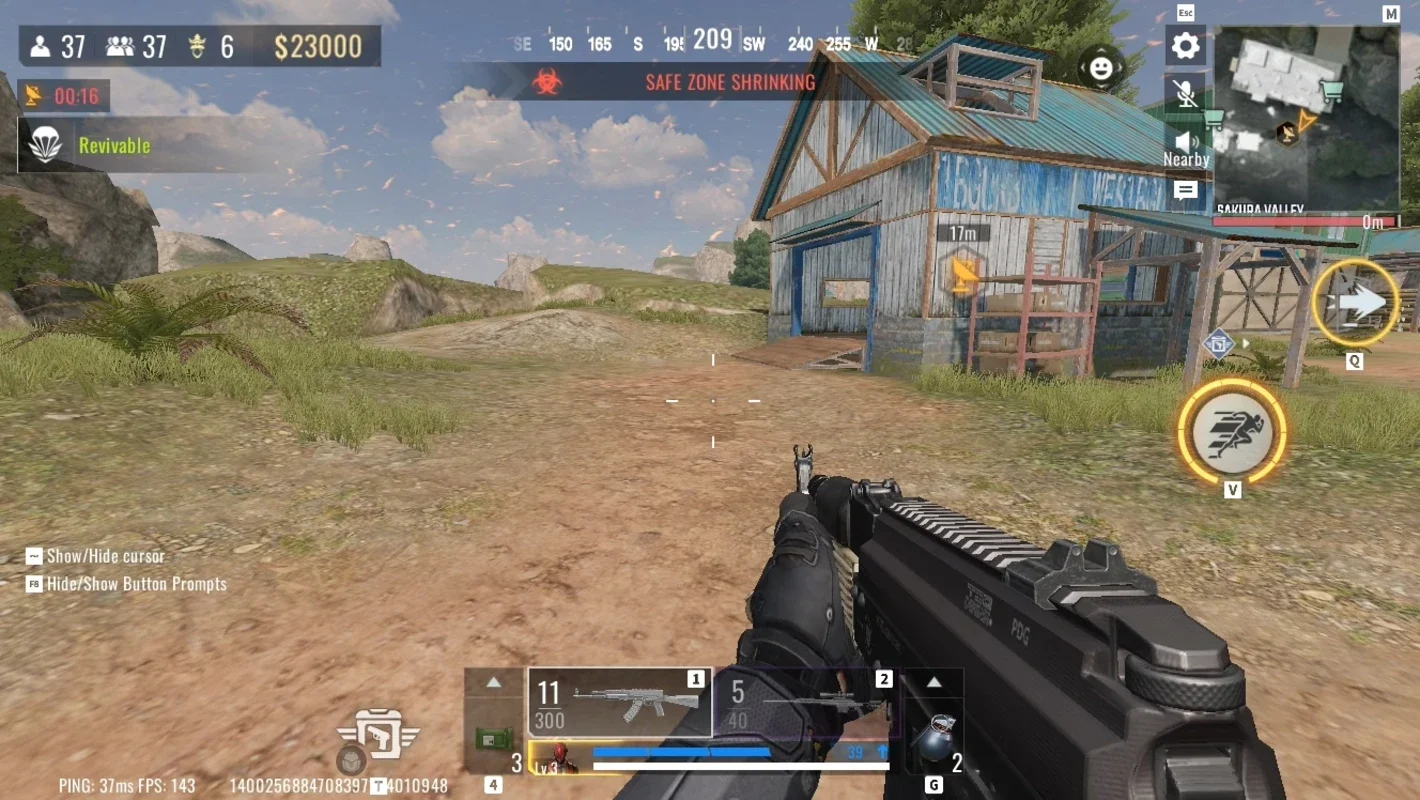This screenshot has width=1420, height=800.
Task: Open the emote smiley wheel
Action: pos(1101,68)
